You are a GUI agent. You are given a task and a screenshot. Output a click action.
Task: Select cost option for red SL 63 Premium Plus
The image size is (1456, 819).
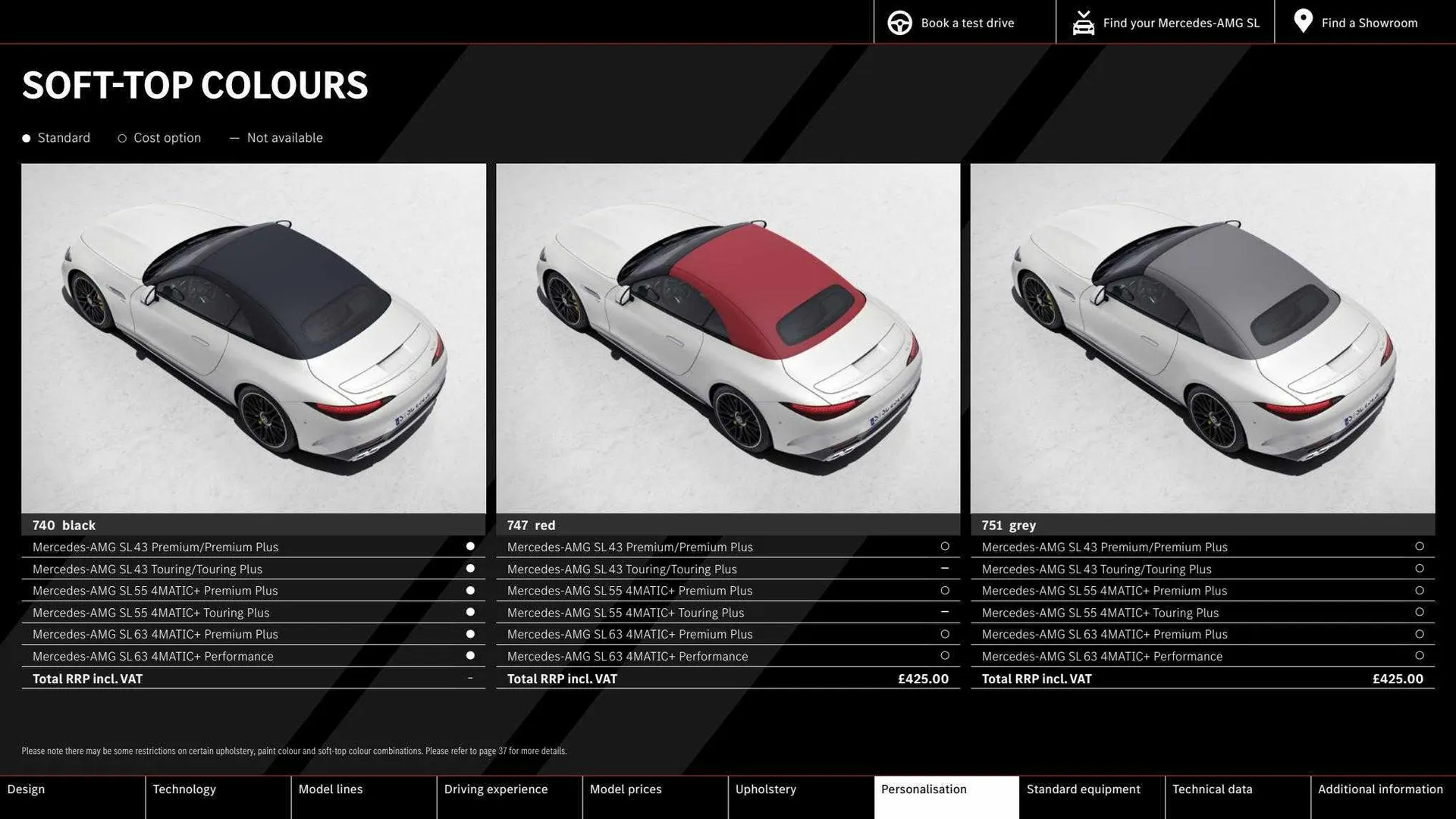pyautogui.click(x=945, y=634)
